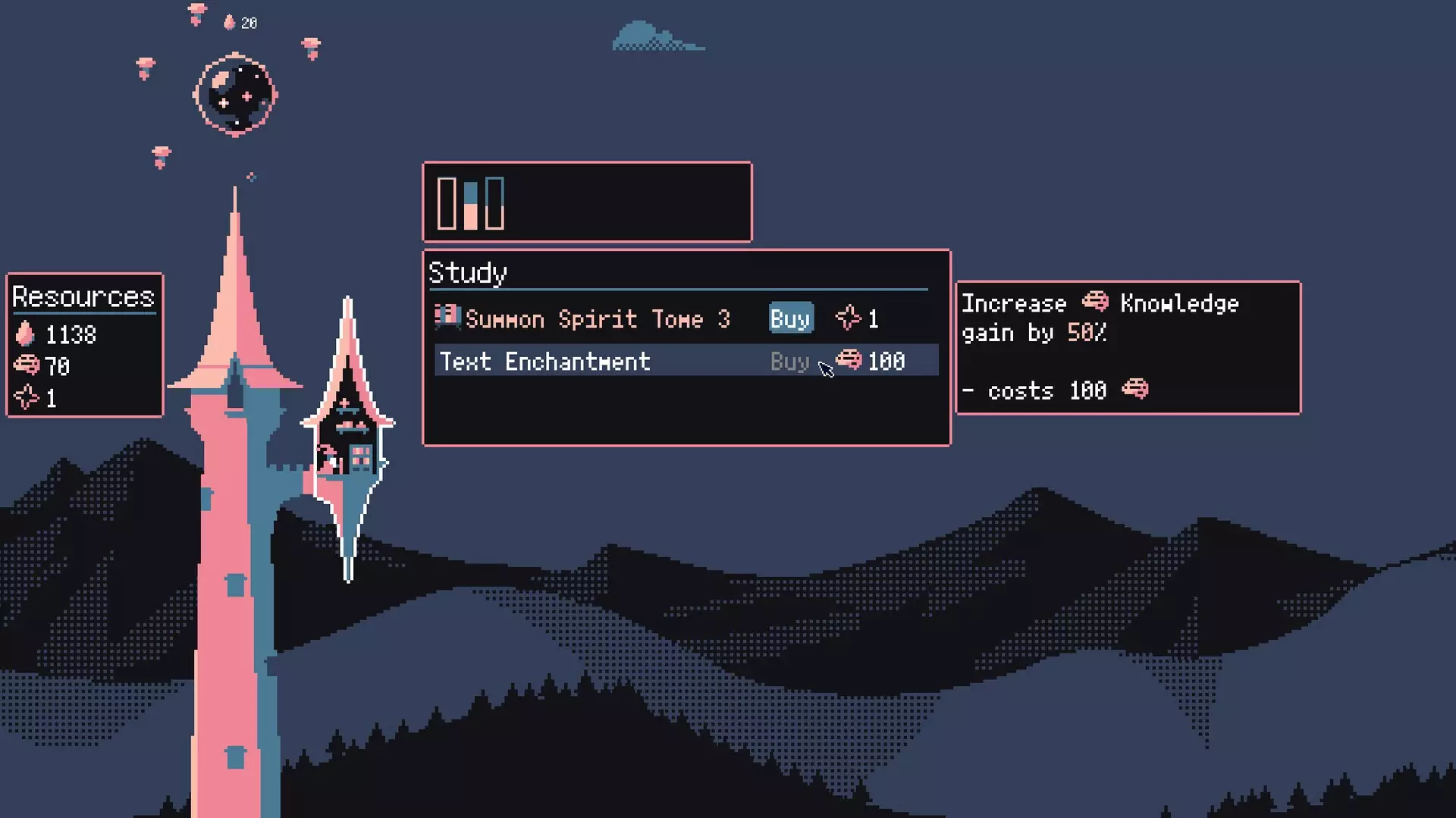1456x818 pixels.
Task: Buy the Summon Spirit Tome 3
Action: pyautogui.click(x=789, y=318)
